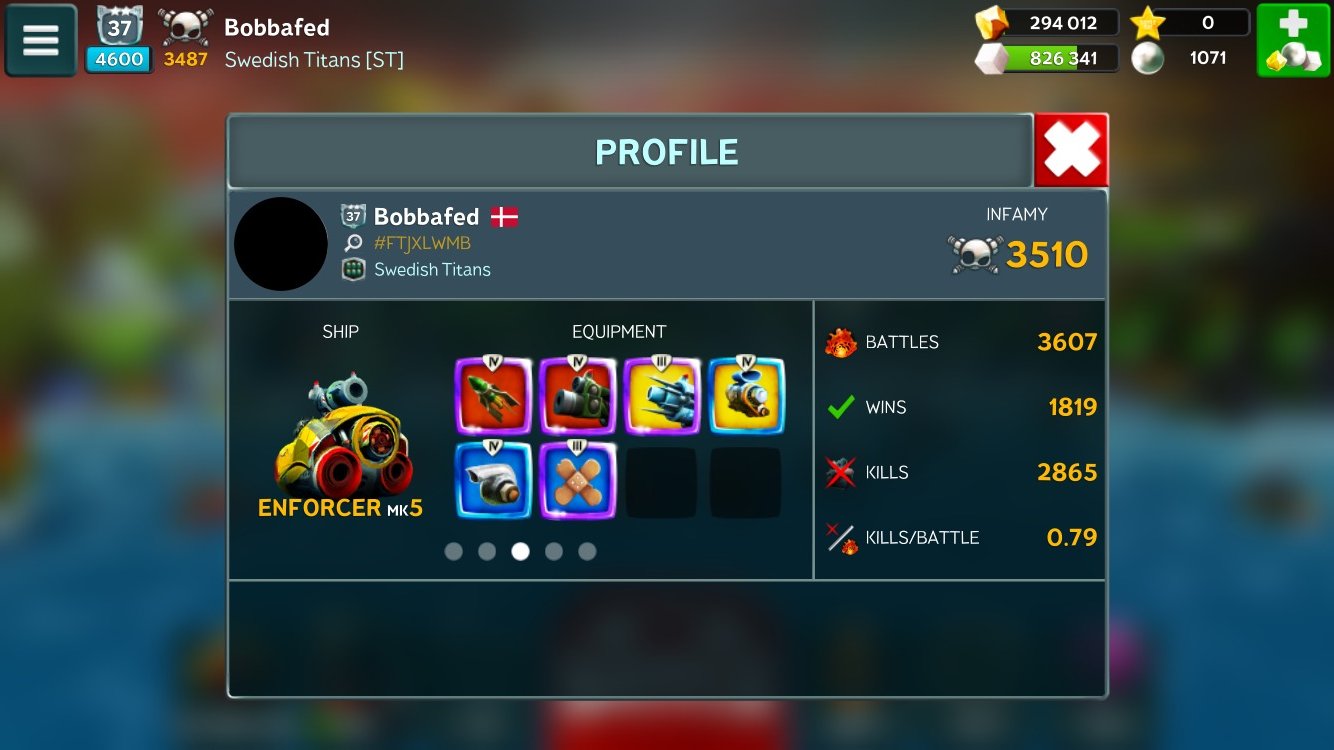
Task: Close the Profile window
Action: coord(1071,151)
